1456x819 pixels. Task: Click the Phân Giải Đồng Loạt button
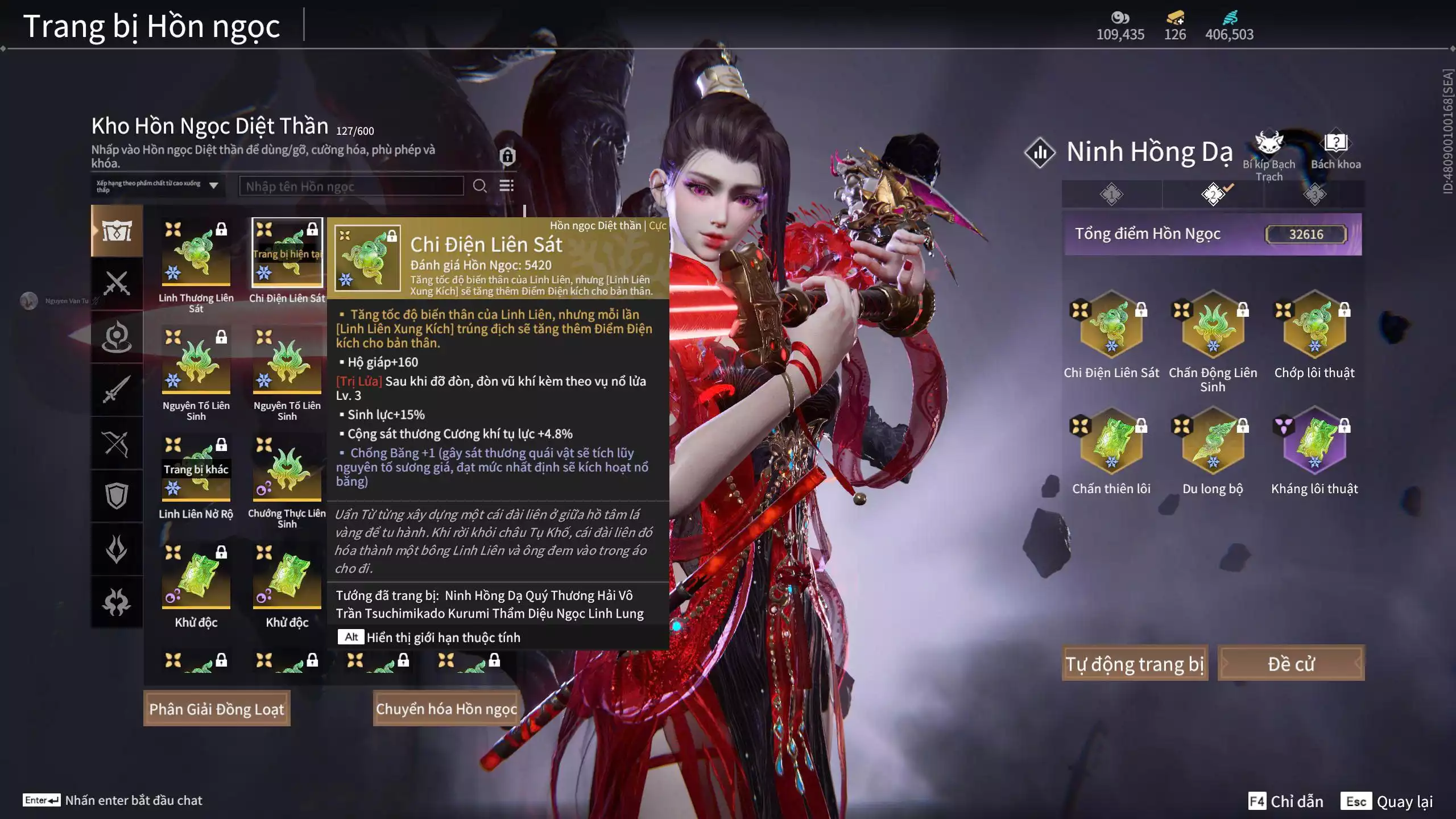[217, 708]
